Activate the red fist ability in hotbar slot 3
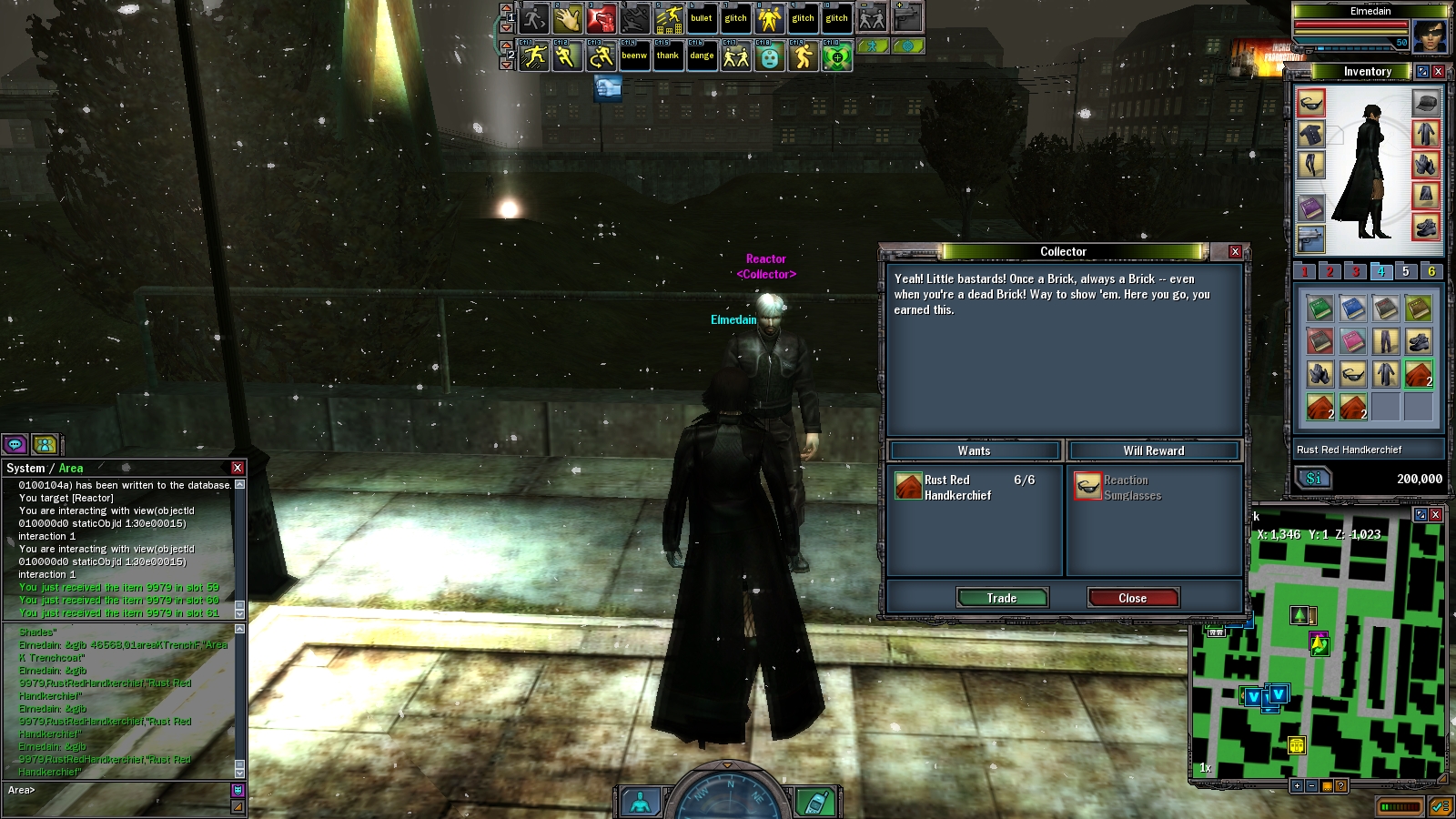The width and height of the screenshot is (1456, 819). point(601,18)
